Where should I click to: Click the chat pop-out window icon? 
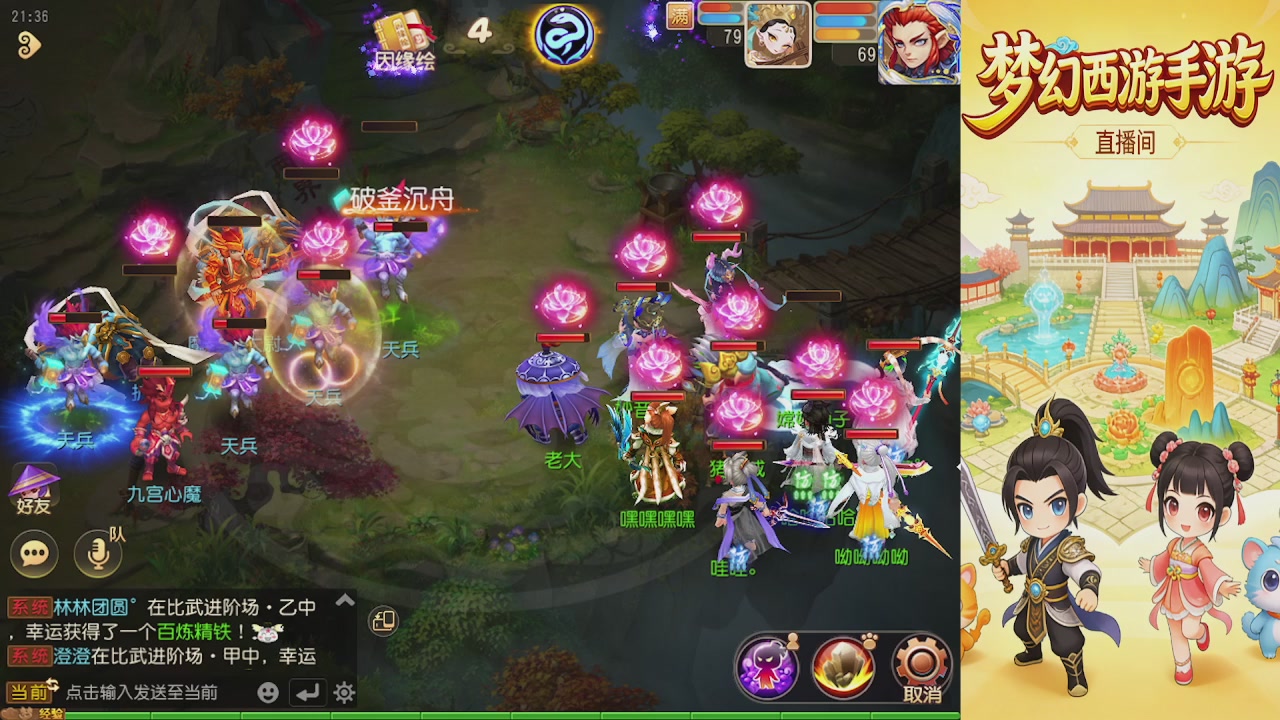pyautogui.click(x=381, y=622)
